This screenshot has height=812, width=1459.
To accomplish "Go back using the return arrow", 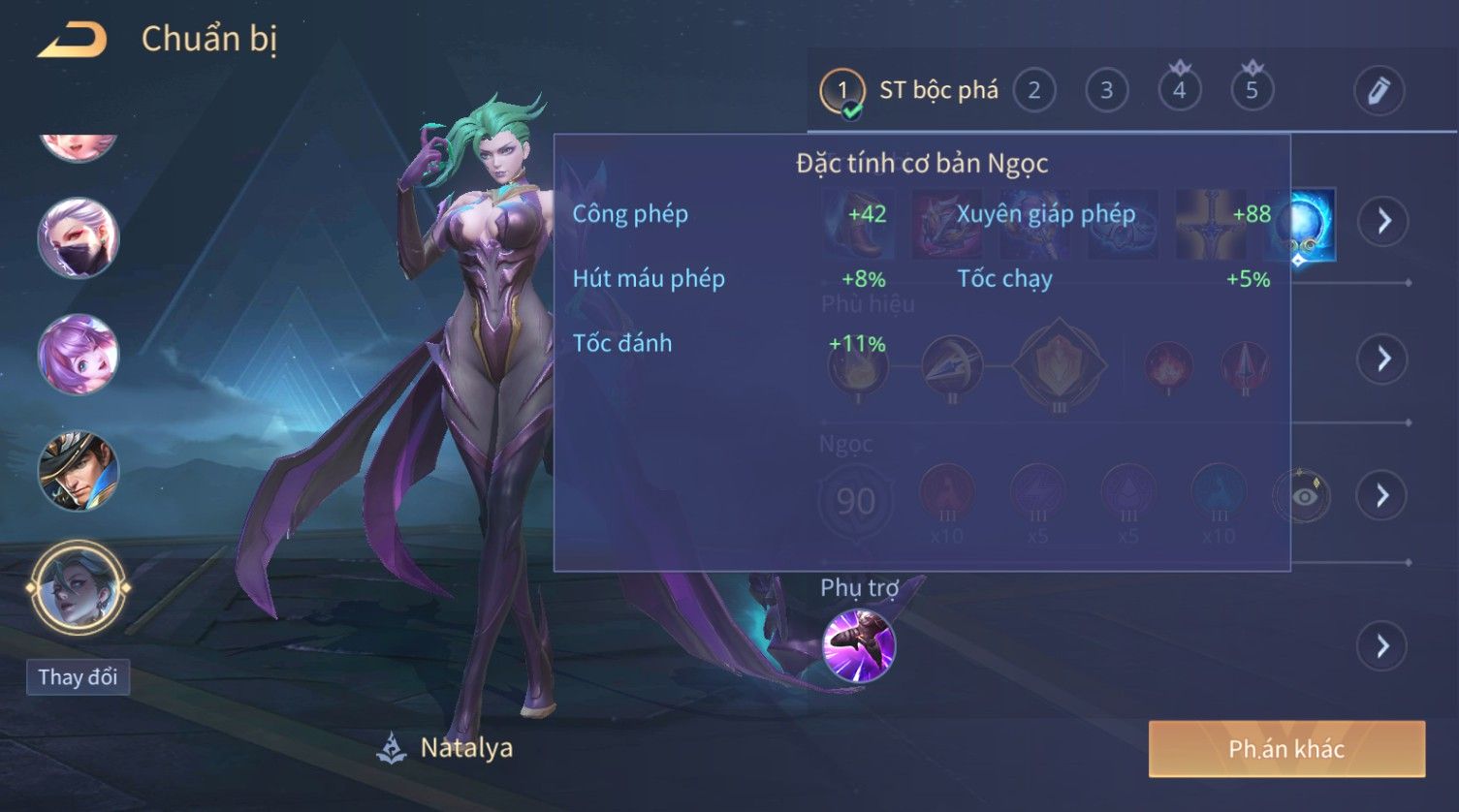I will tap(72, 40).
